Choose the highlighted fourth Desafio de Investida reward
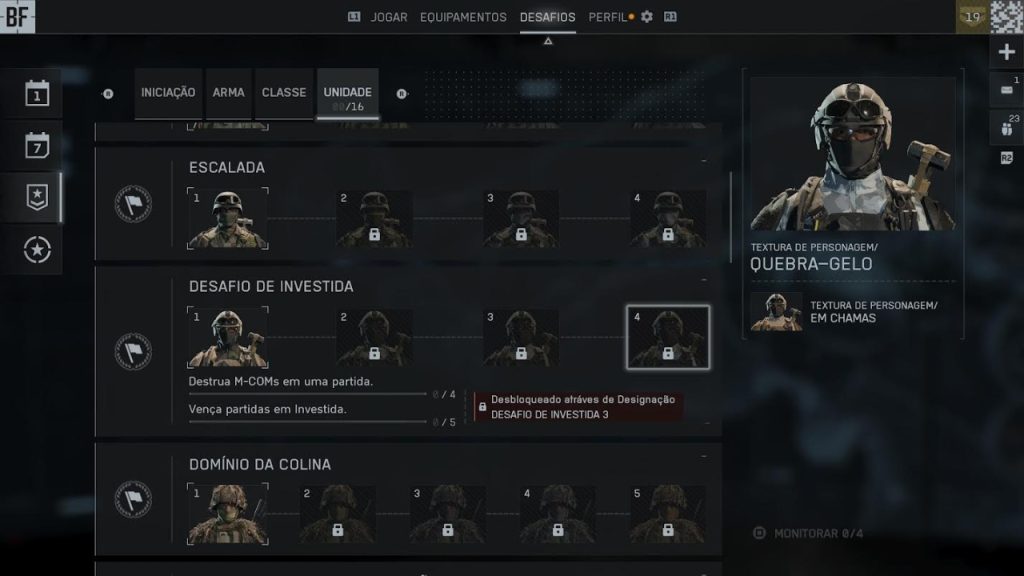Screen dimensions: 1024x576 (668, 338)
